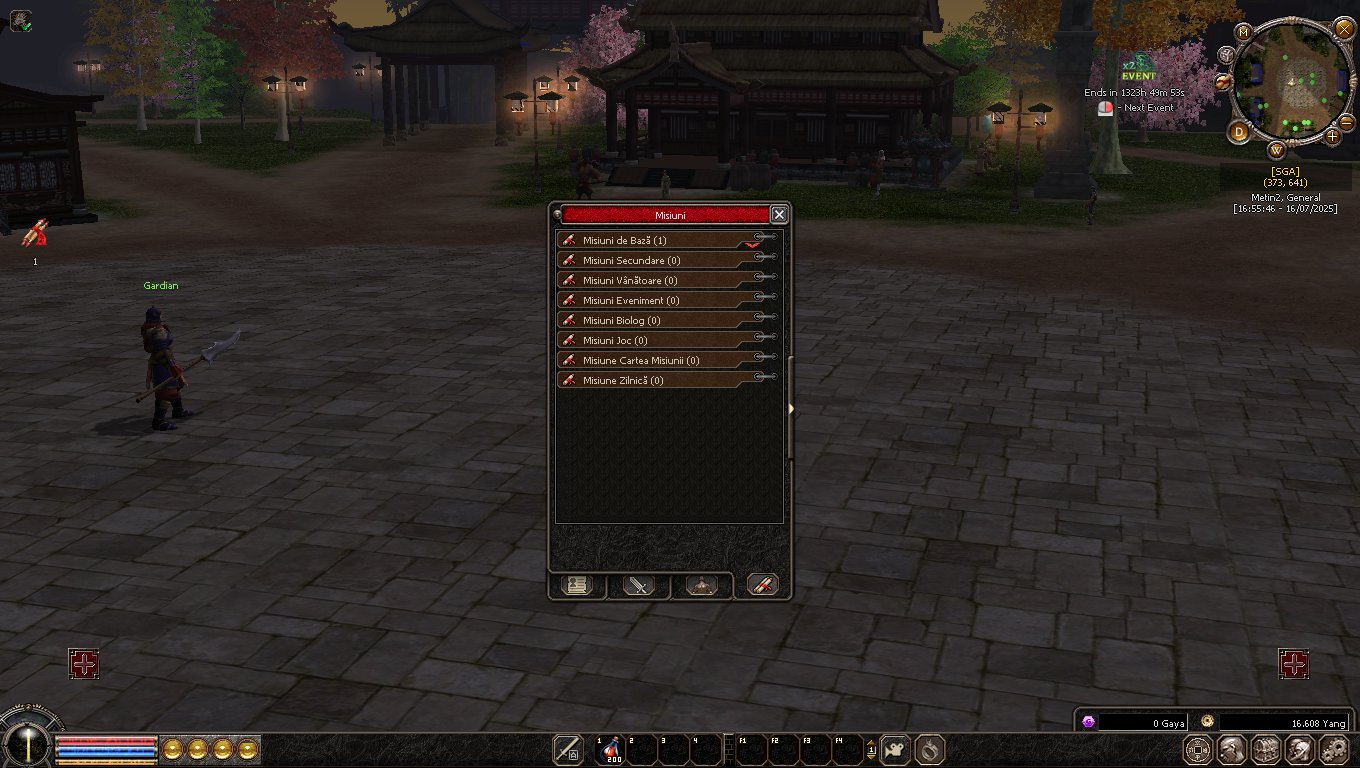The width and height of the screenshot is (1360, 768).
Task: Click the camera mode button
Action: pos(895,749)
